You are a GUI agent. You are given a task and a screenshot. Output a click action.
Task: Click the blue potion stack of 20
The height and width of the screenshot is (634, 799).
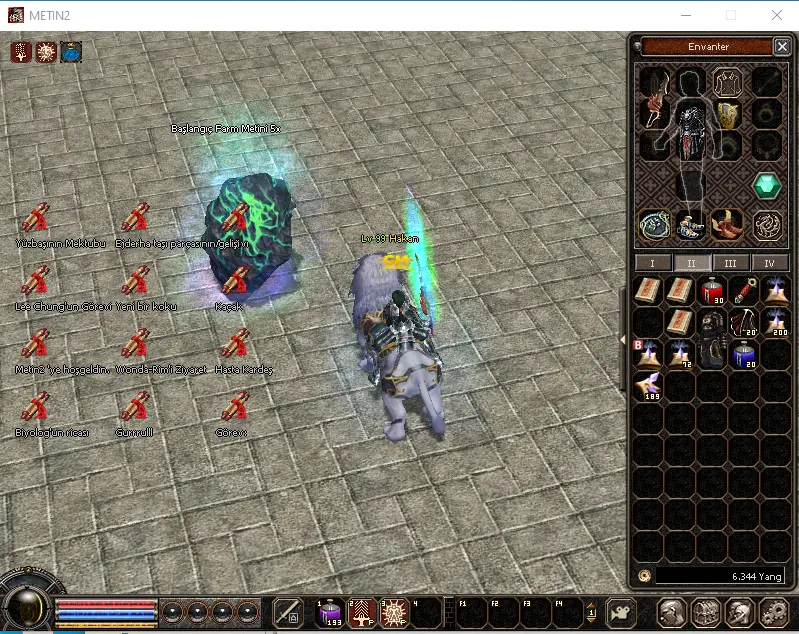(744, 355)
